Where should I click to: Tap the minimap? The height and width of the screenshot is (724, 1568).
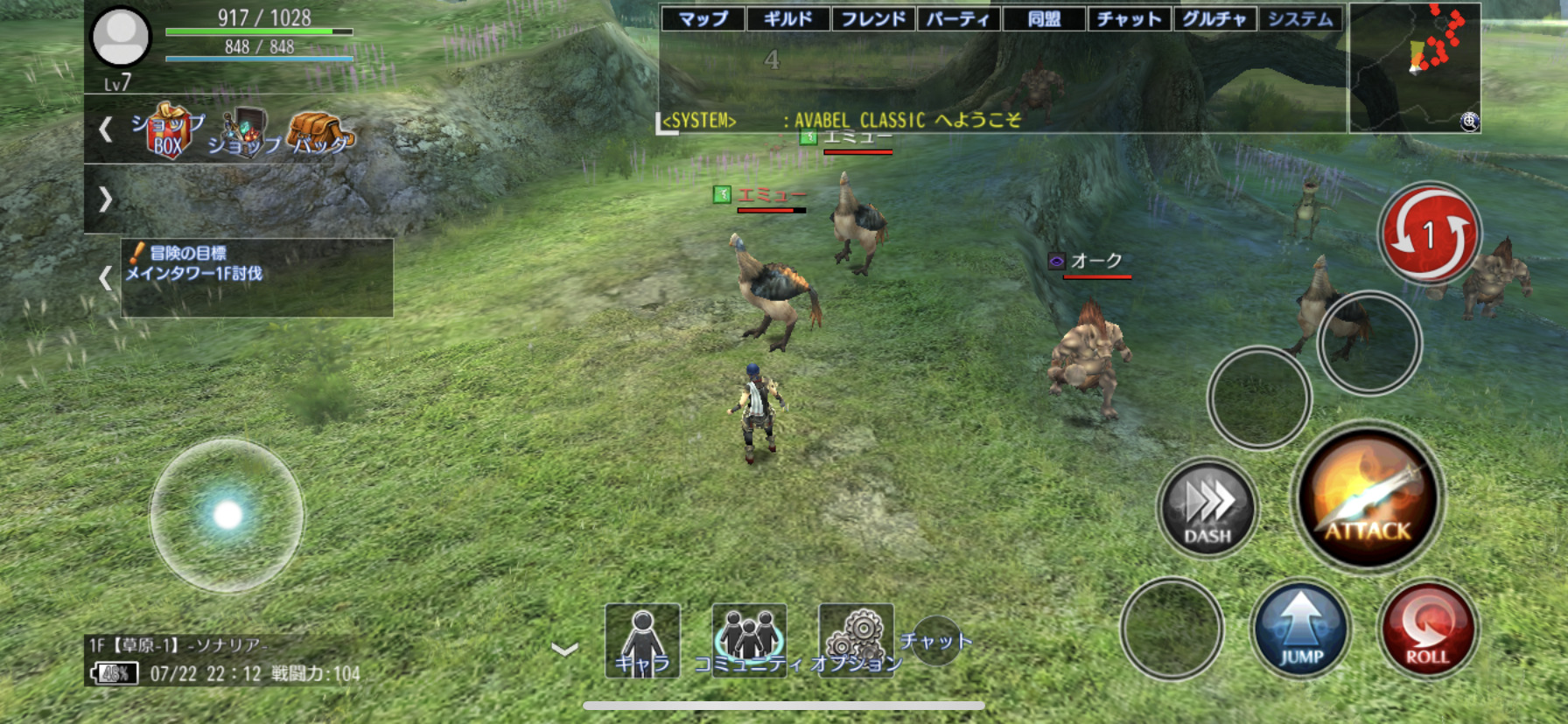pyautogui.click(x=1414, y=67)
